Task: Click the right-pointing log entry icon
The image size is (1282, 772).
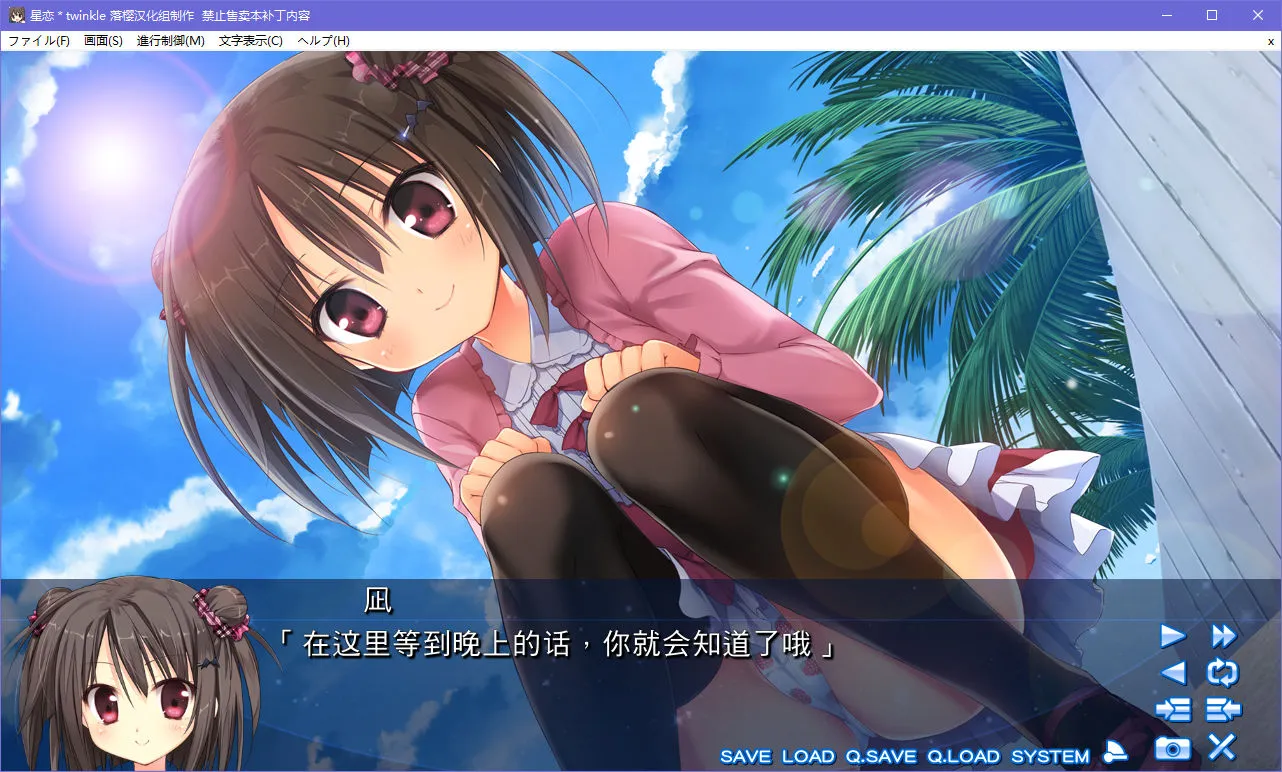Action: tap(1175, 709)
